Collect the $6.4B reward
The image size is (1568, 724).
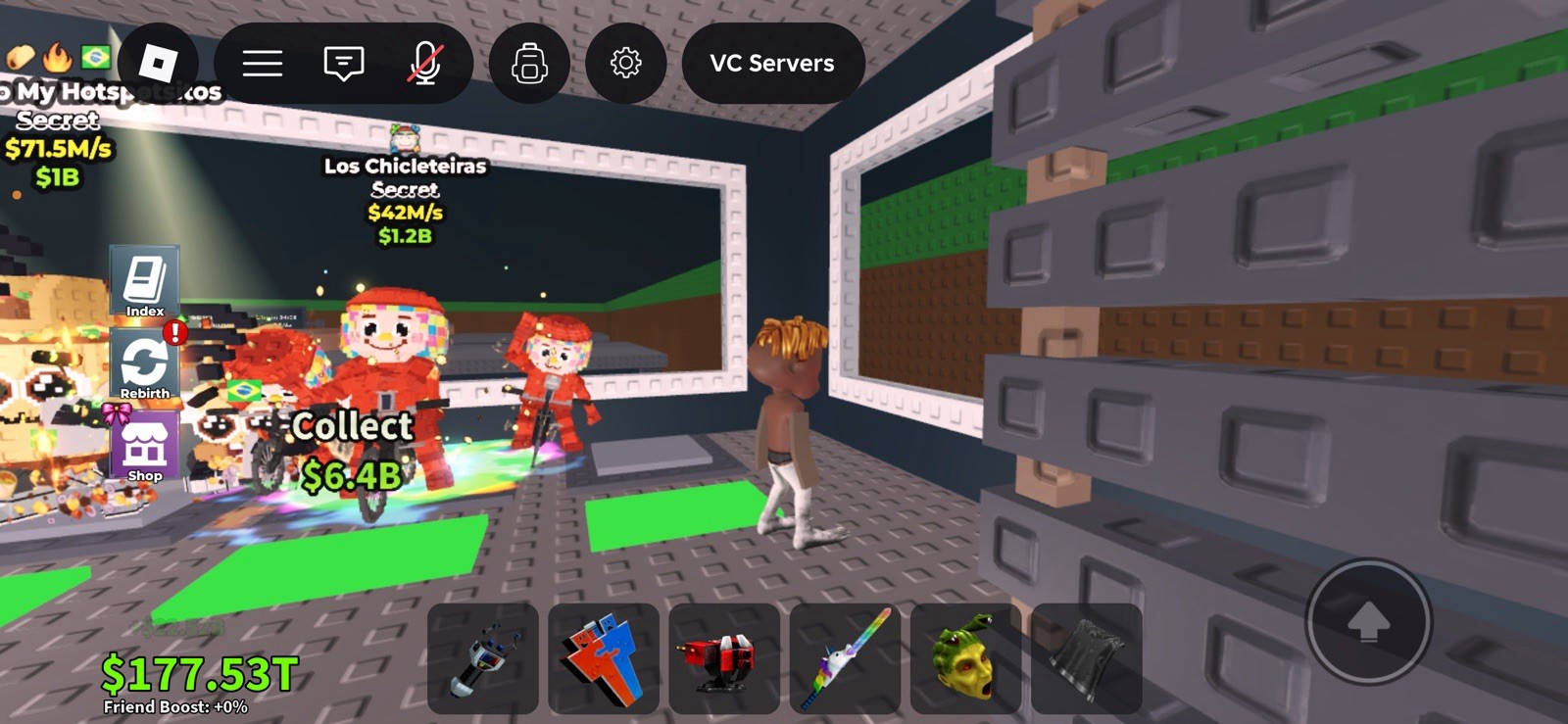tap(353, 446)
